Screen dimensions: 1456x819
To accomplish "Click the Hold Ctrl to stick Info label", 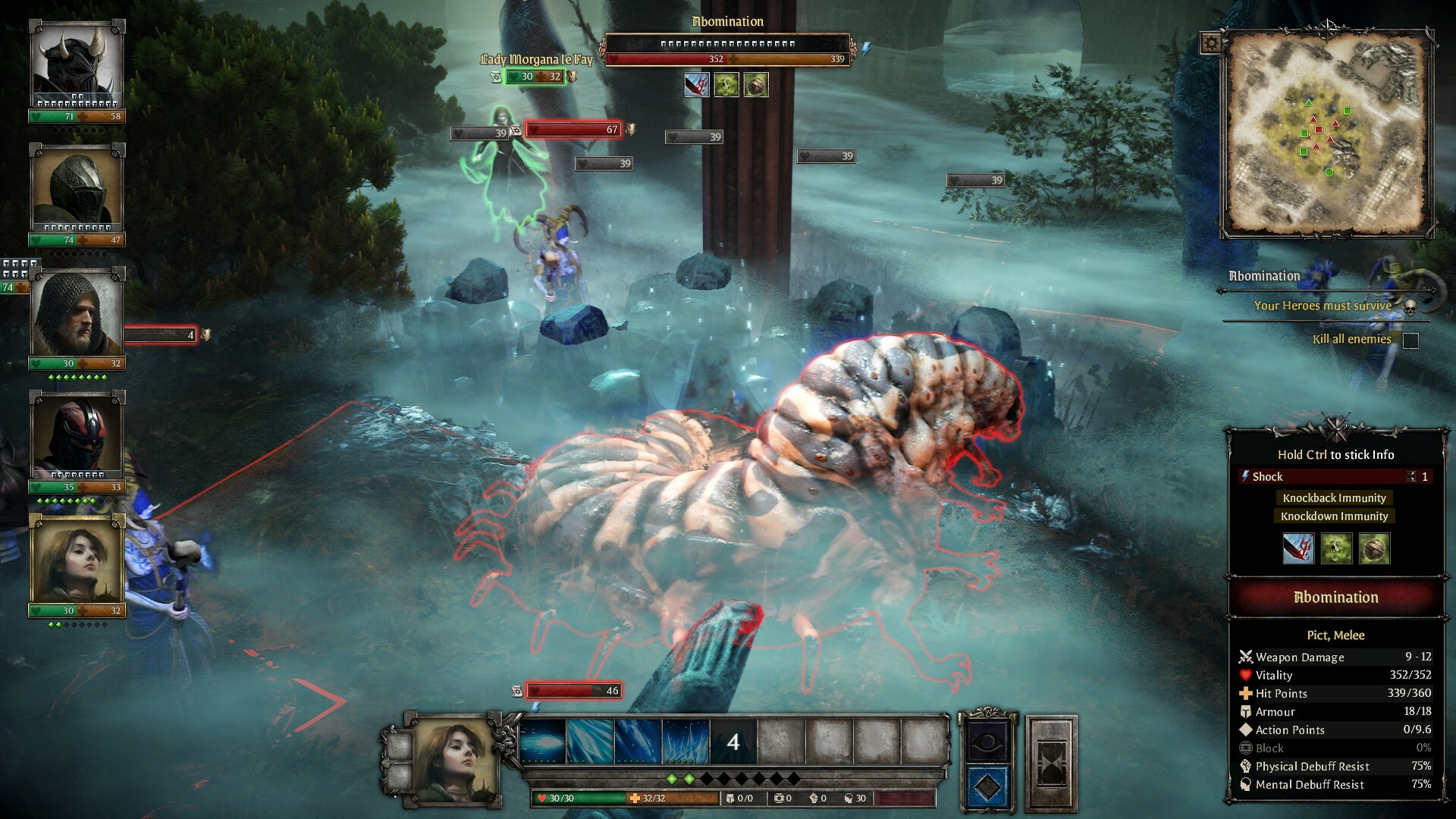I will [x=1335, y=454].
